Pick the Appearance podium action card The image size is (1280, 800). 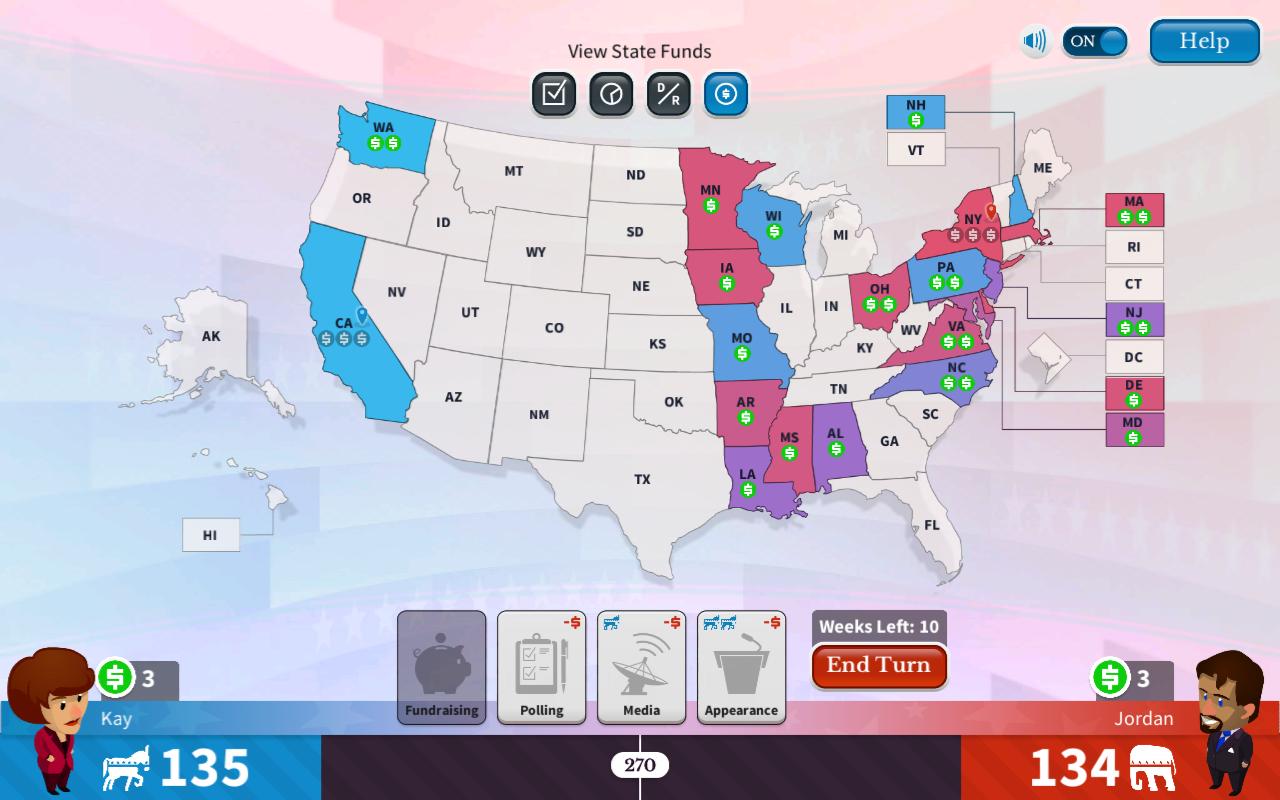(742, 667)
